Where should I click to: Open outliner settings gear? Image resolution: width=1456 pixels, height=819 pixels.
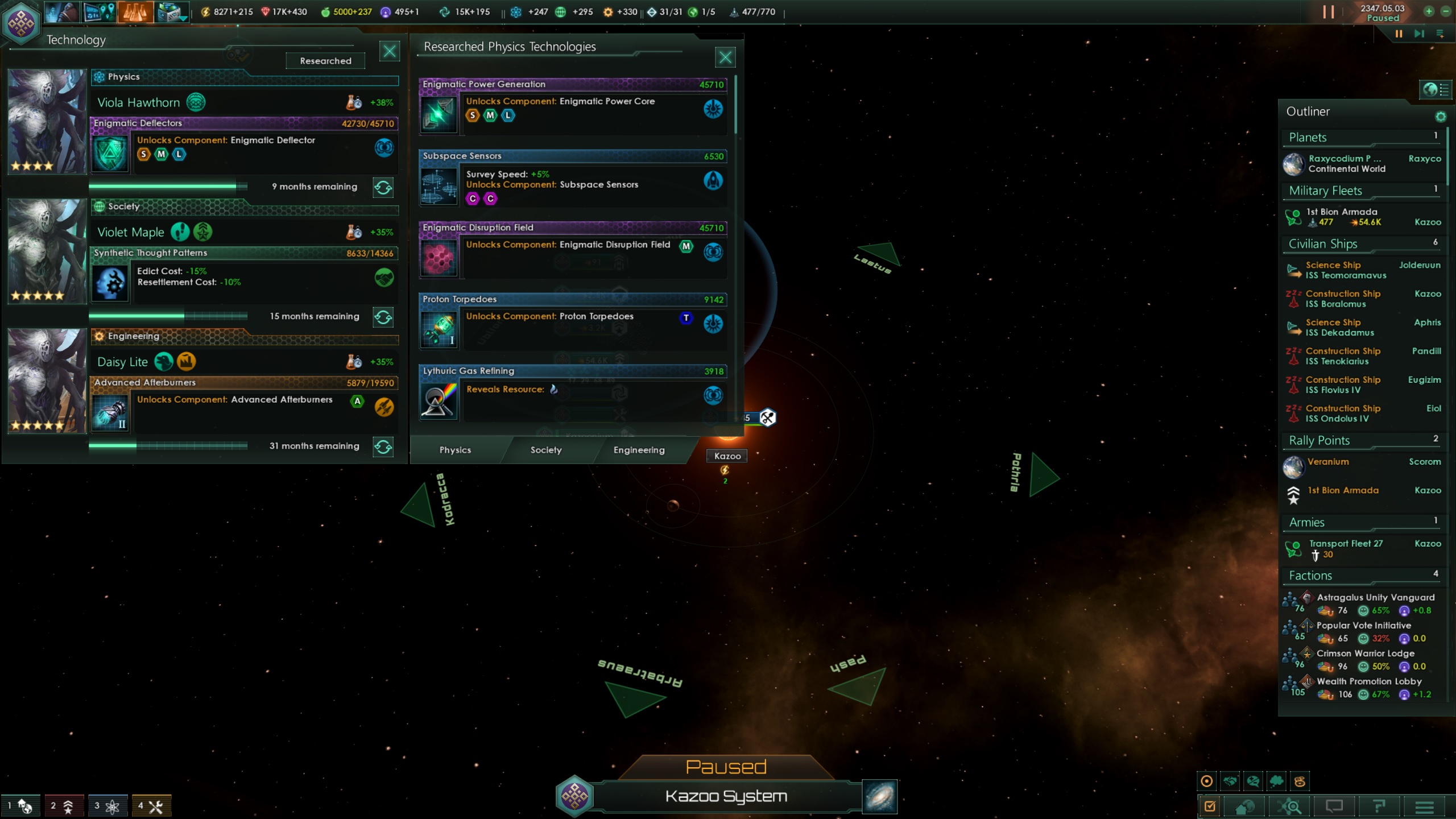click(1440, 117)
